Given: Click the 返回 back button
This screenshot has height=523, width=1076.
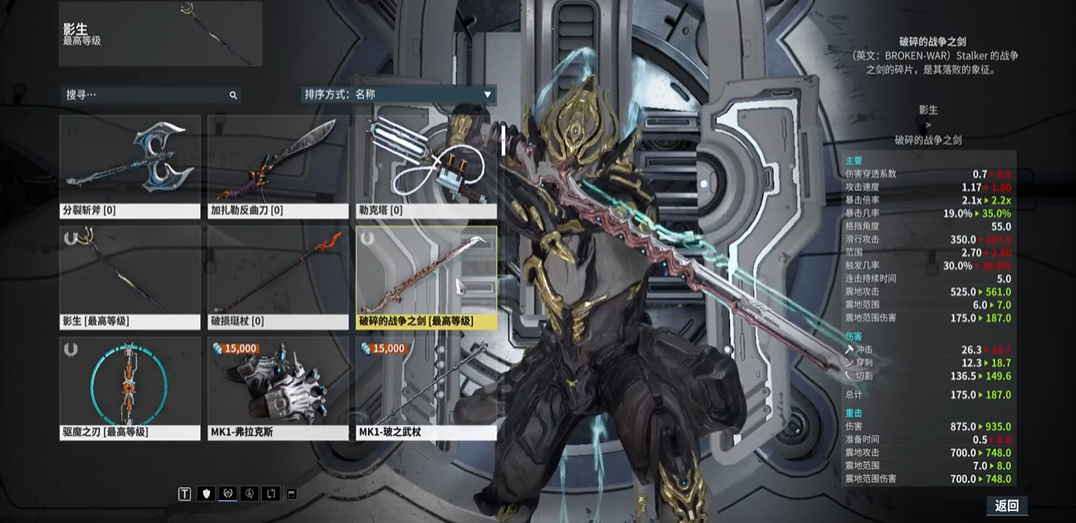Looking at the screenshot, I should (x=1006, y=506).
